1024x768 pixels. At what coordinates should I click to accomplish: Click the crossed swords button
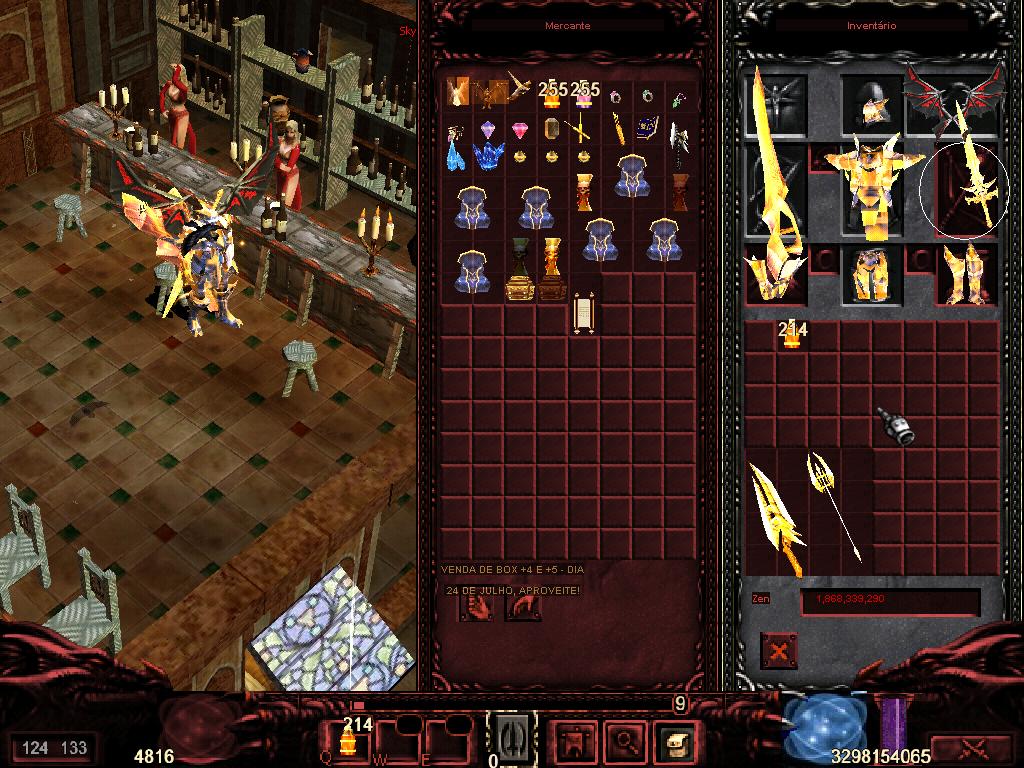tap(972, 747)
